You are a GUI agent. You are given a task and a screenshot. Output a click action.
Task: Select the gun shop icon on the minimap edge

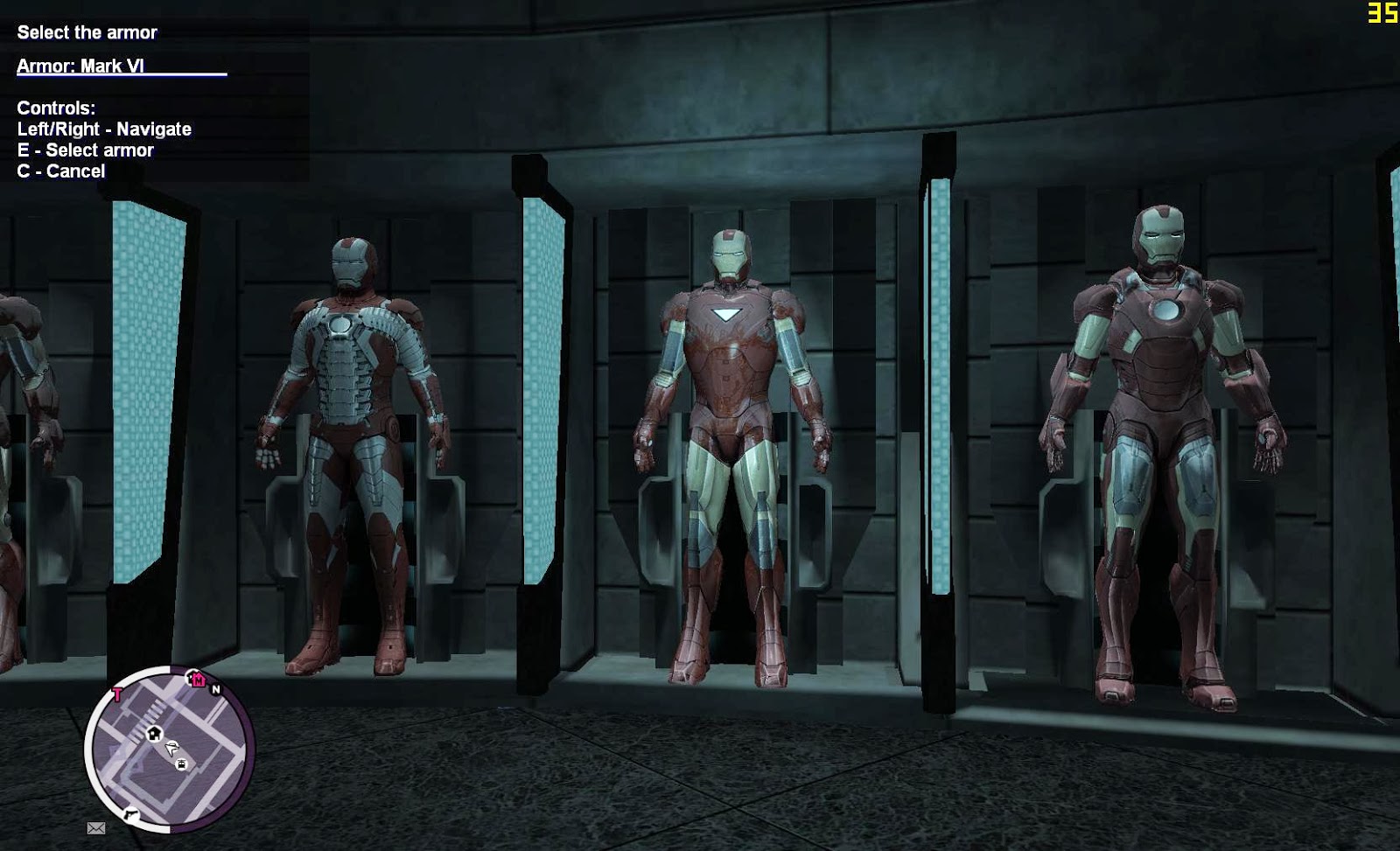(x=130, y=814)
